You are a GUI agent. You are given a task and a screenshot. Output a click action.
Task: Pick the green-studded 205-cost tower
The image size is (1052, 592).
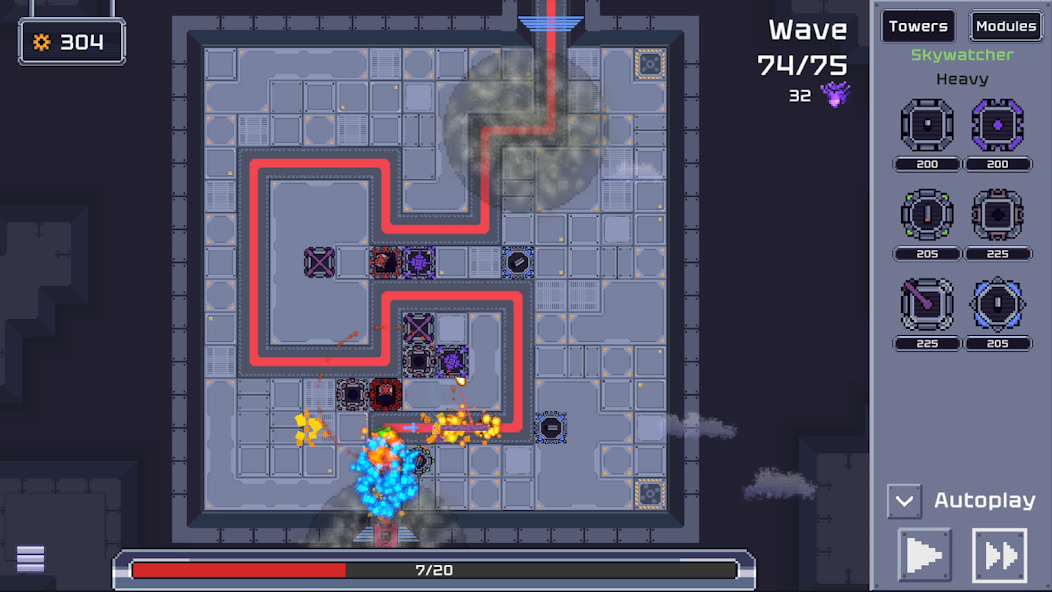[x=927, y=215]
